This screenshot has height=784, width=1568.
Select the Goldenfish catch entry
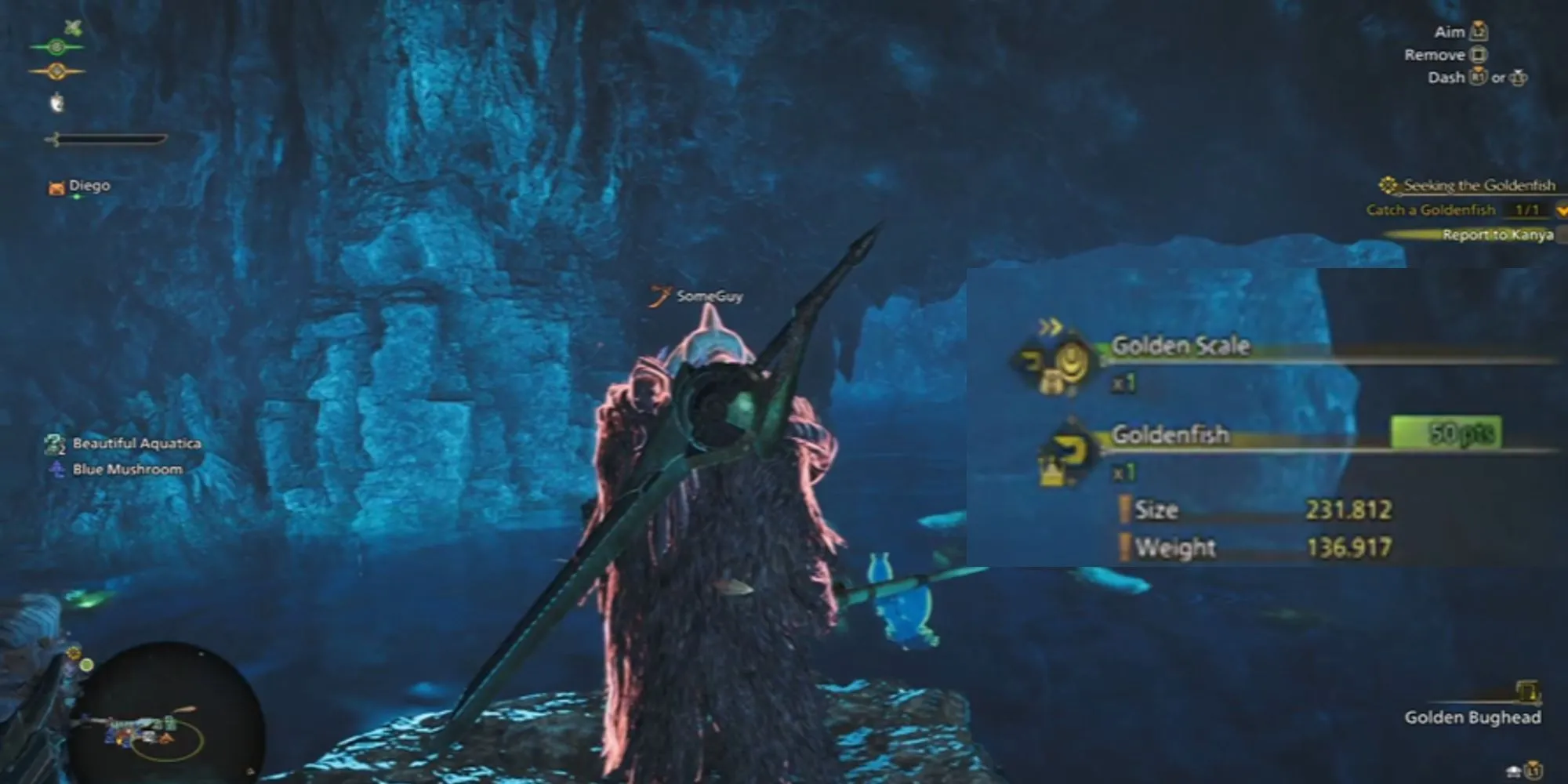(x=1170, y=435)
